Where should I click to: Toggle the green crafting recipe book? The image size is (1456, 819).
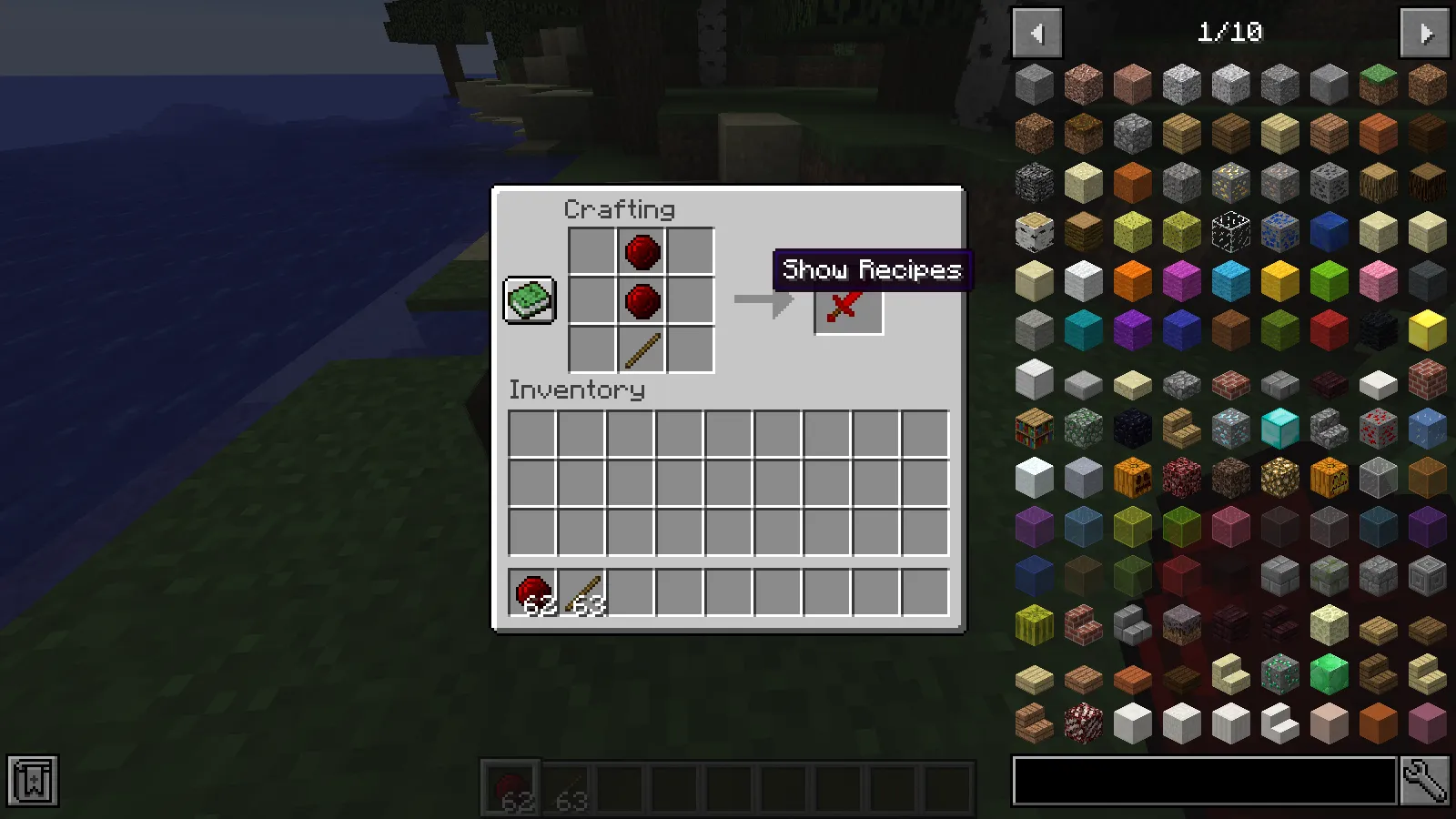(531, 300)
